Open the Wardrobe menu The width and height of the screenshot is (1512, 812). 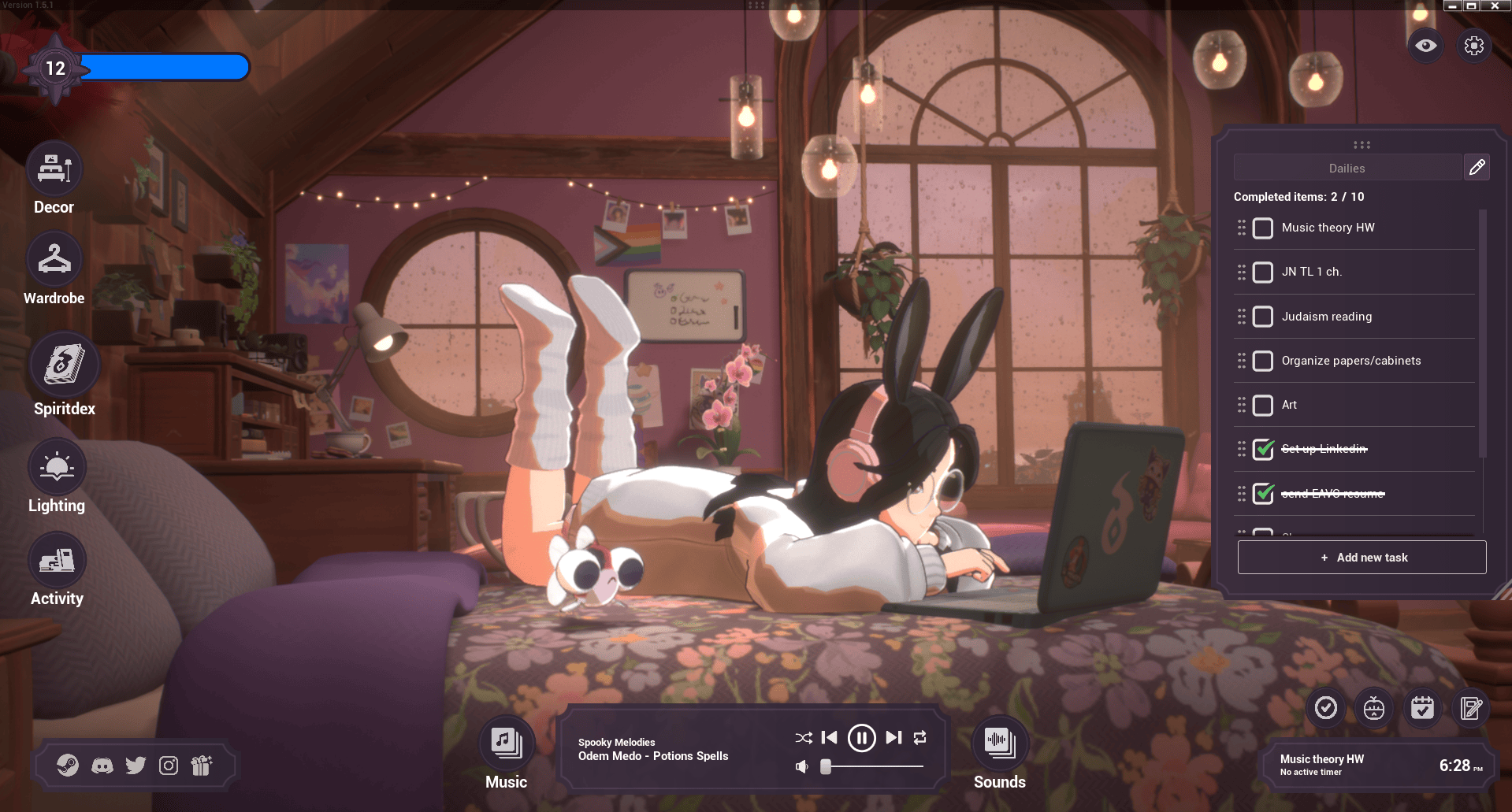coord(54,258)
